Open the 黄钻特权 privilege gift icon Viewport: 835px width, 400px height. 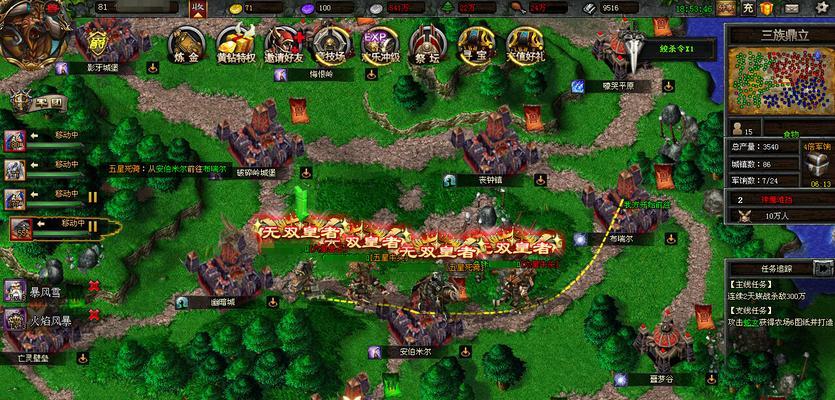(x=236, y=45)
